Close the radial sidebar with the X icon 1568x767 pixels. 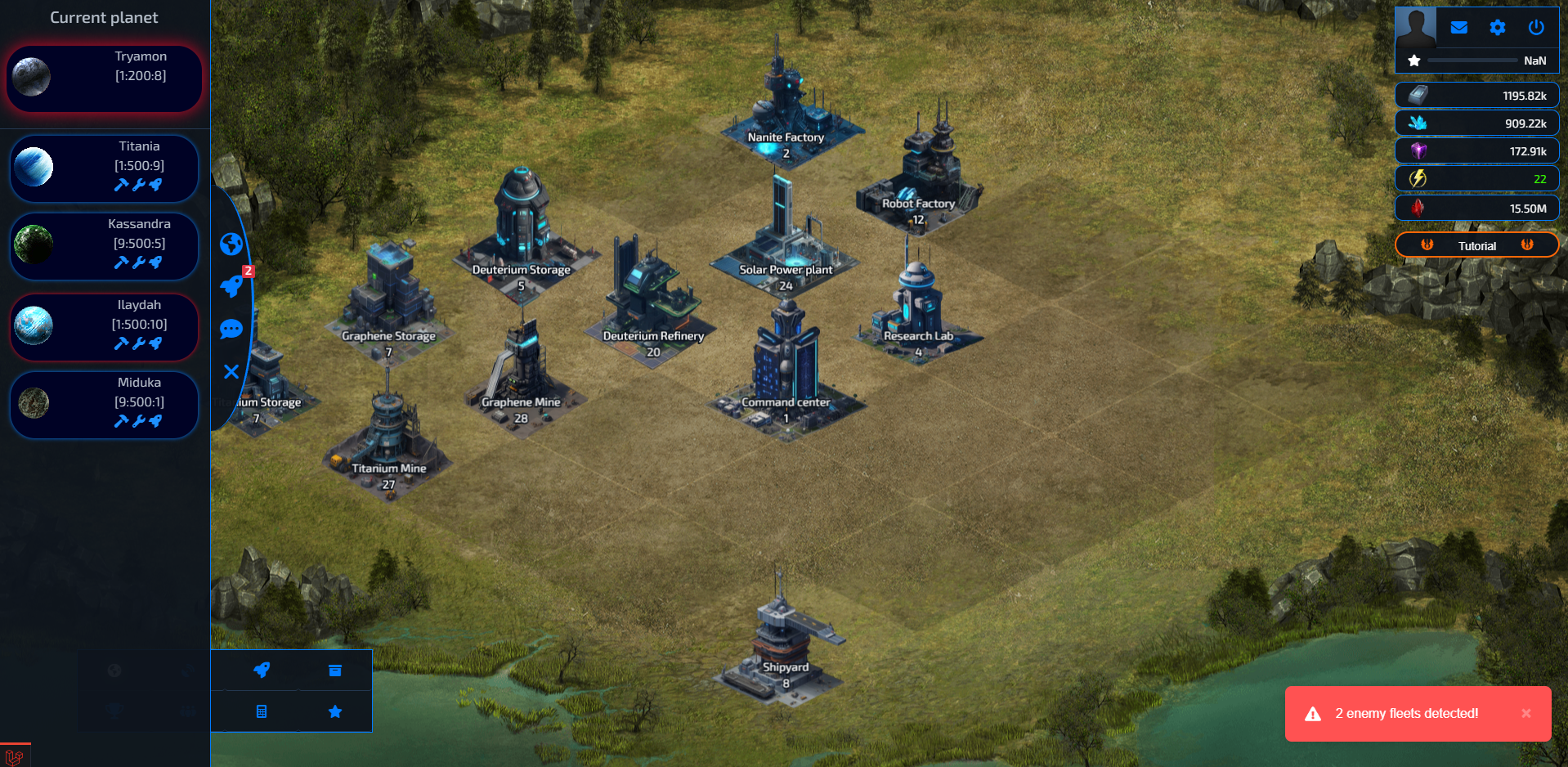click(231, 372)
